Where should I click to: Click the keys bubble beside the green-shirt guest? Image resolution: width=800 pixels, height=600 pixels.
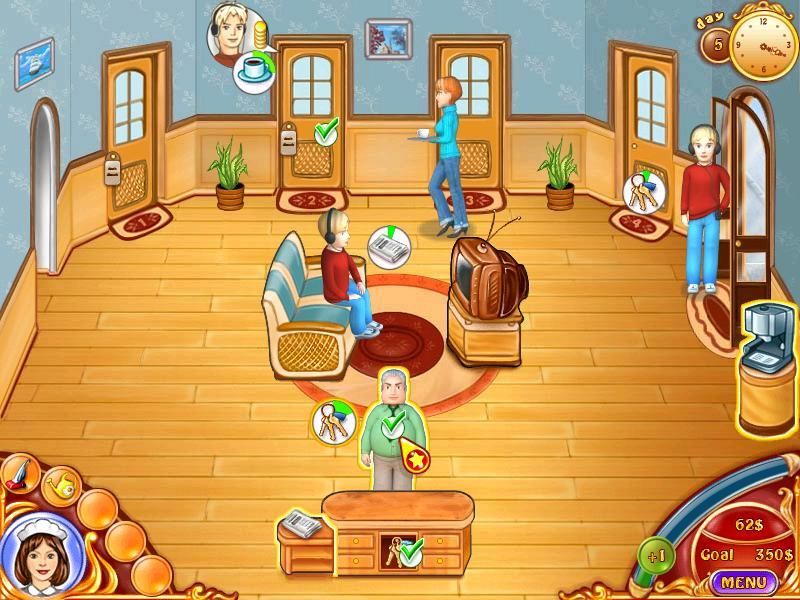tap(333, 422)
